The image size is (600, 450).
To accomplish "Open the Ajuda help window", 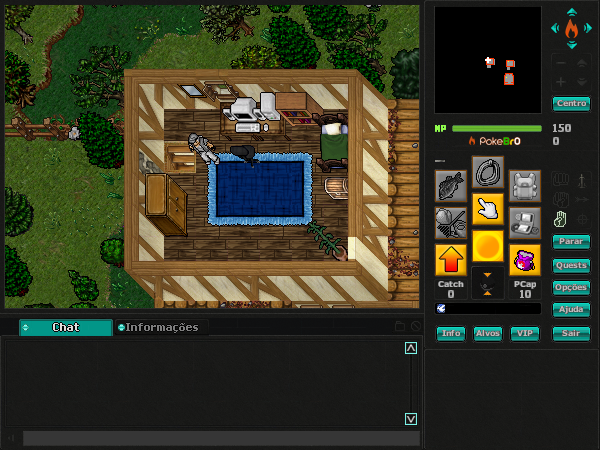I will pos(571,310).
